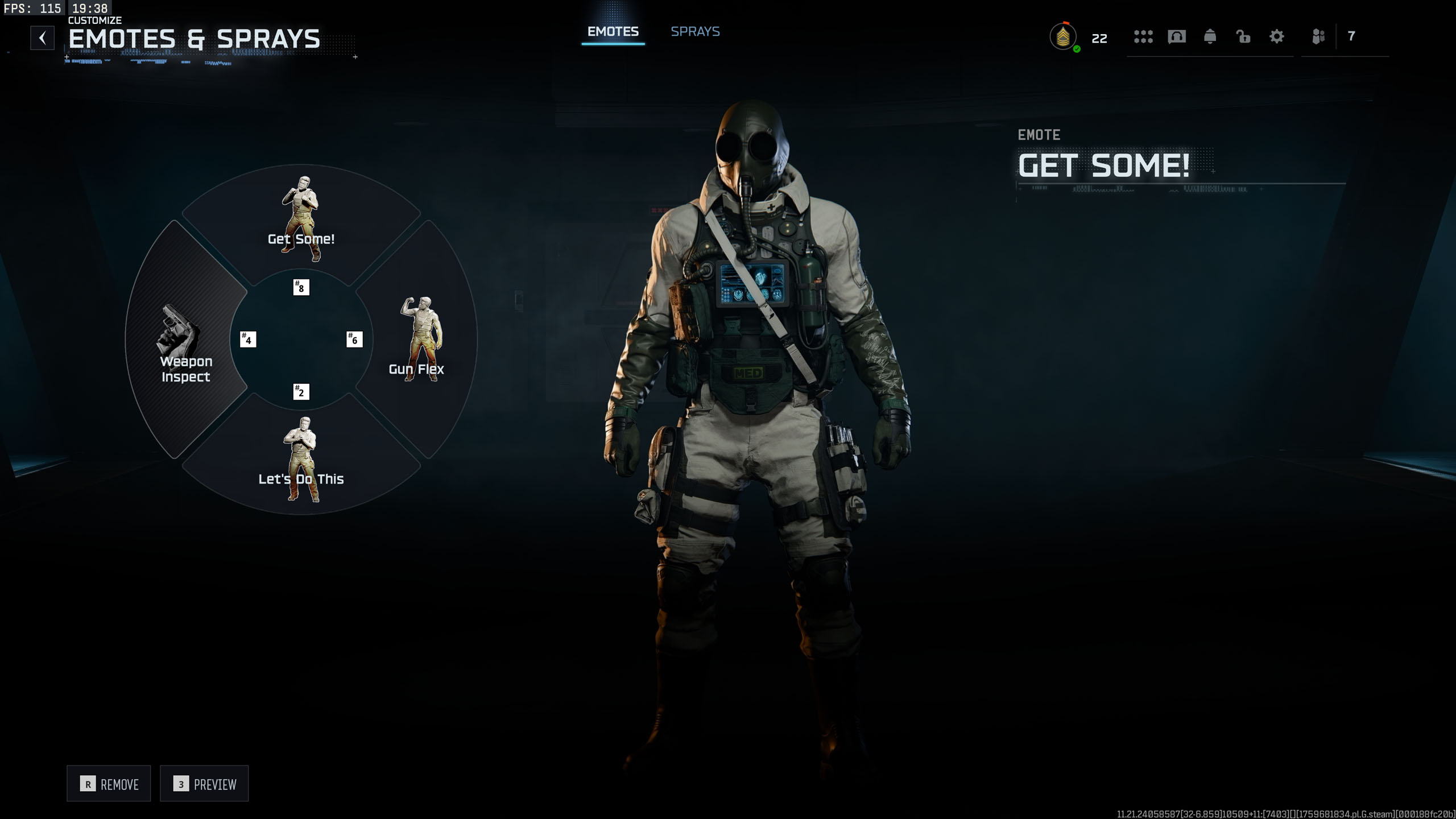This screenshot has height=819, width=1456.
Task: Go back using the arrow button
Action: click(43, 38)
